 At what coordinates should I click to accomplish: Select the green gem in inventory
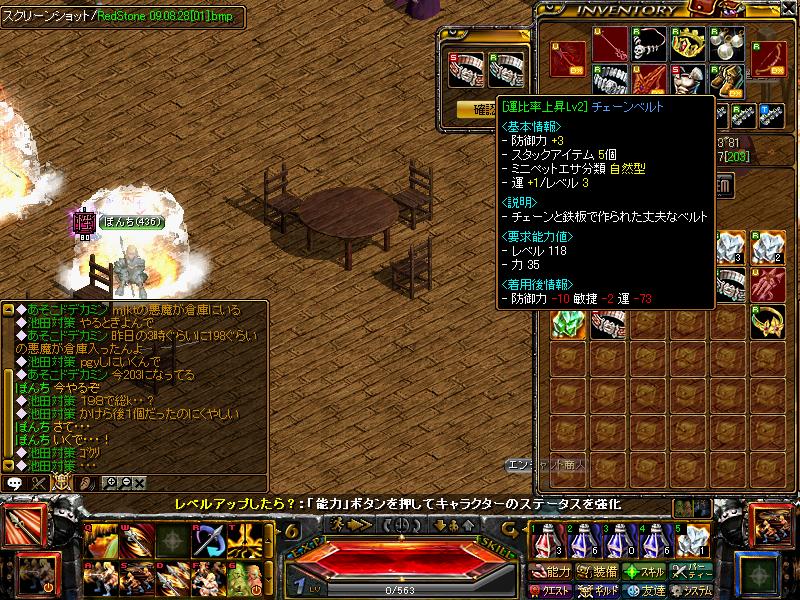pos(565,322)
